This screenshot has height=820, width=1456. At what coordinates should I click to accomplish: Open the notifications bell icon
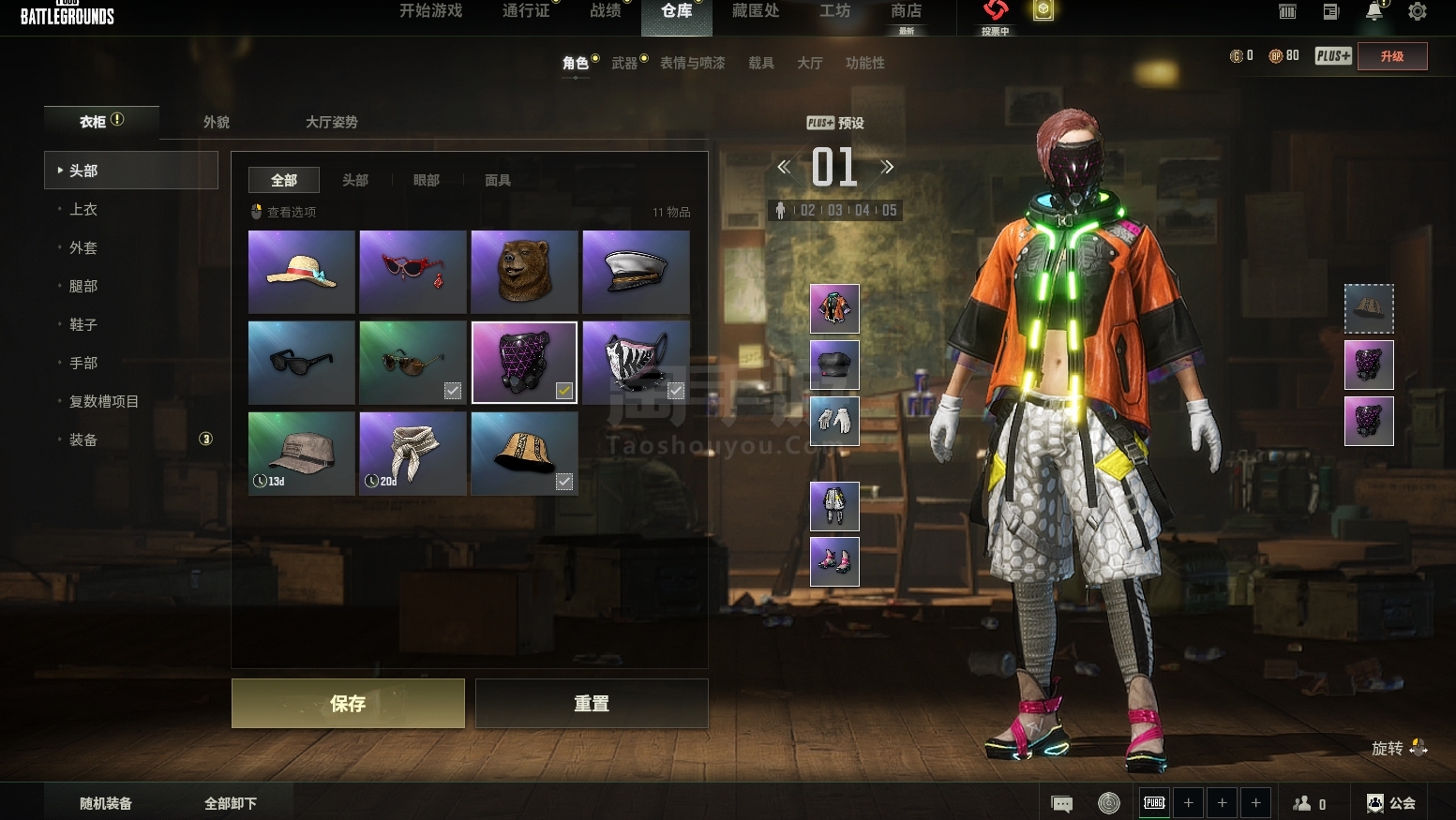pos(1373,11)
